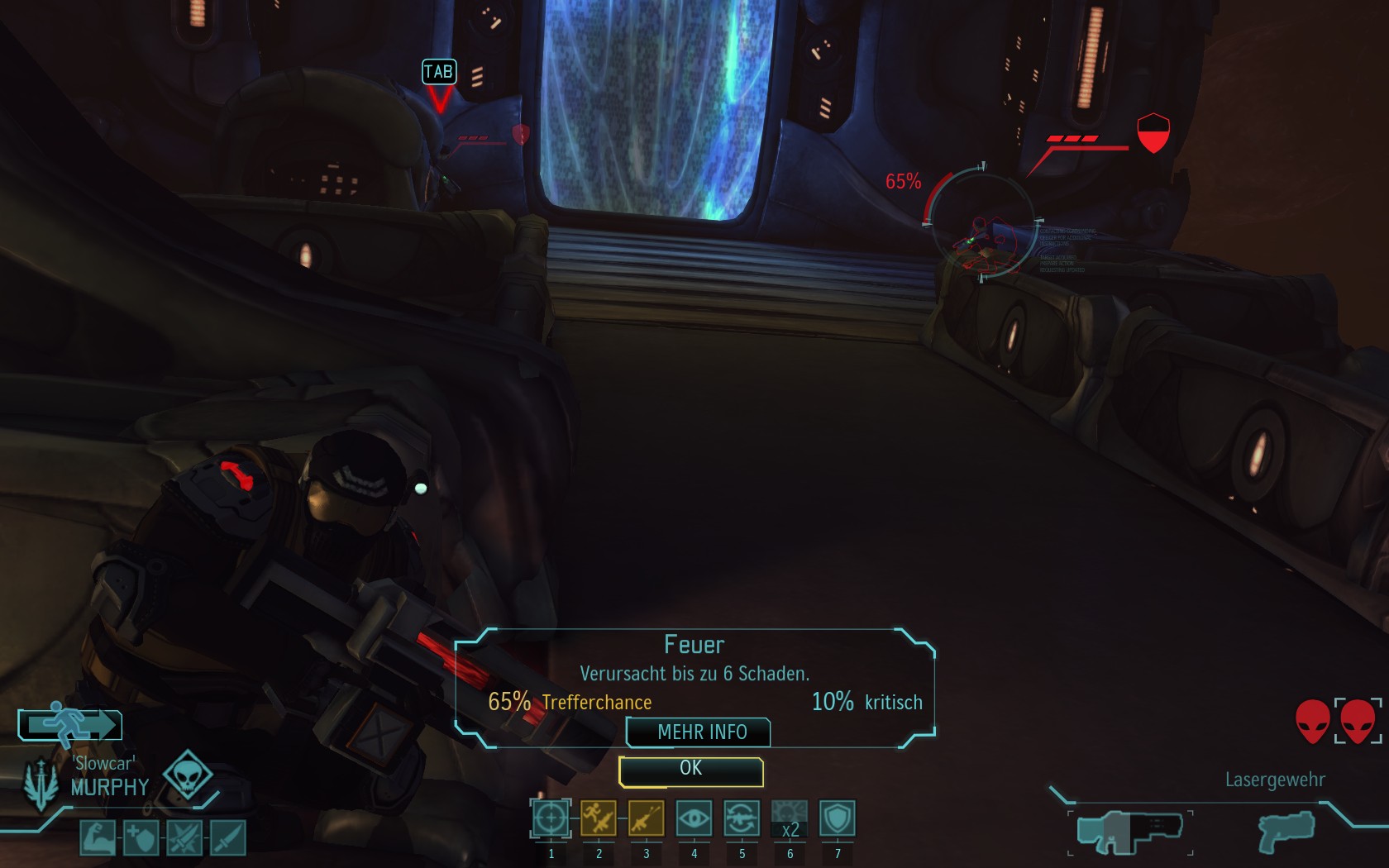Click the alien skull diamond badge

tap(187, 775)
